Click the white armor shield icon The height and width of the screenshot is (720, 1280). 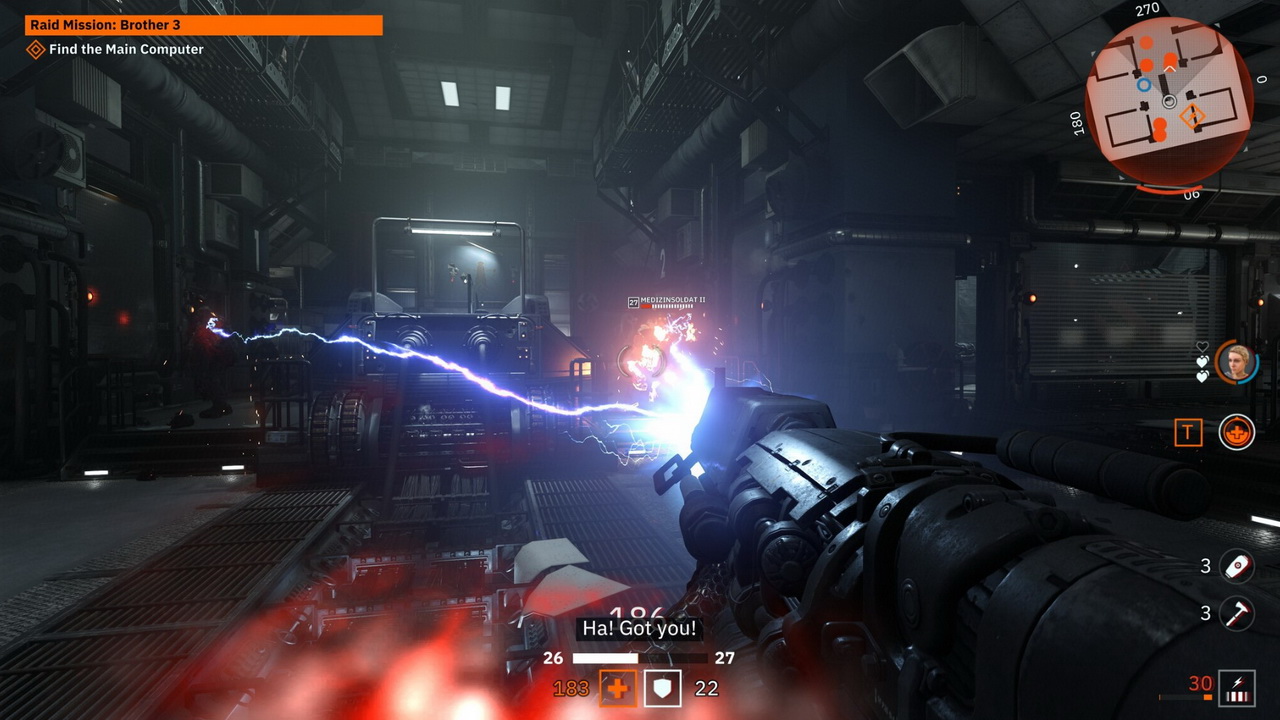pos(662,688)
